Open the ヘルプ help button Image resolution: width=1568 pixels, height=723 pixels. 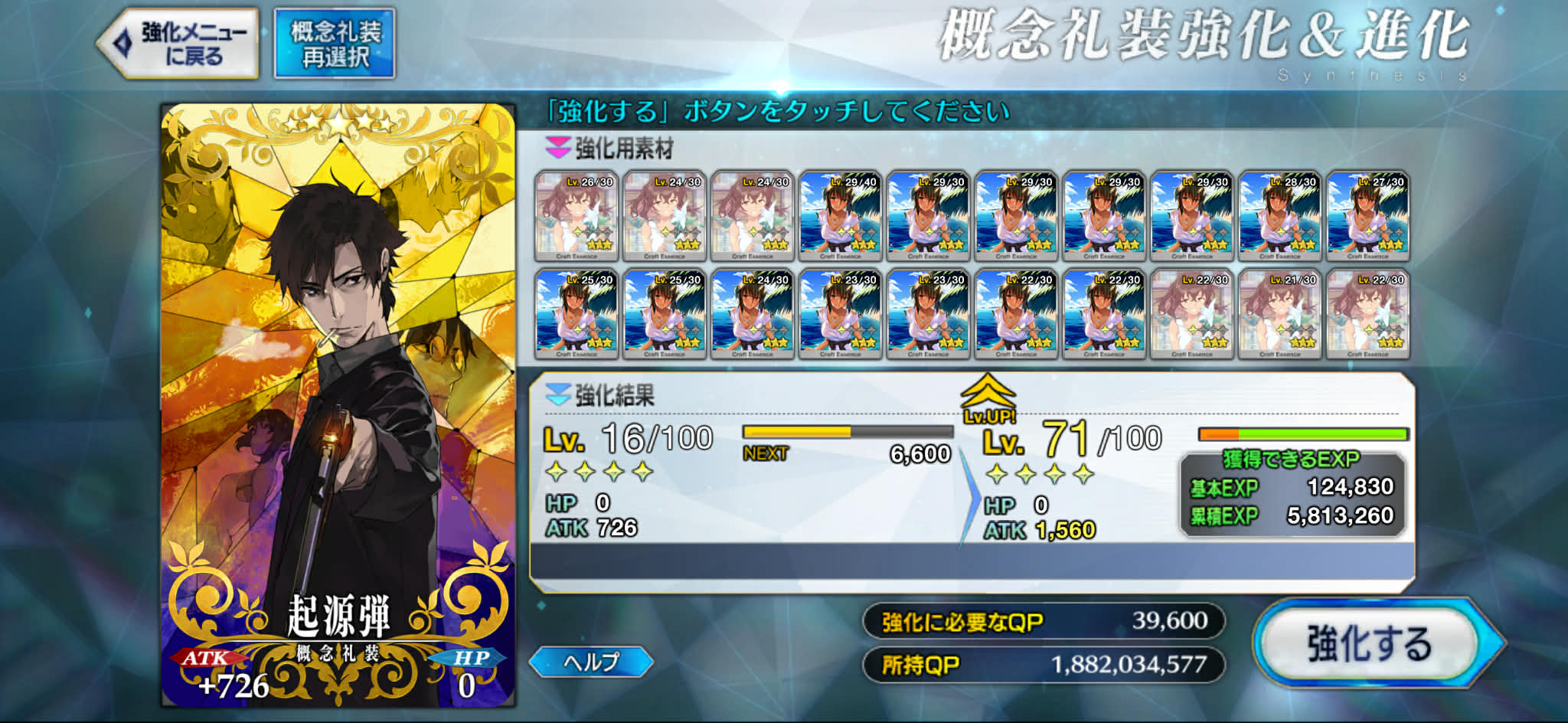(x=591, y=662)
